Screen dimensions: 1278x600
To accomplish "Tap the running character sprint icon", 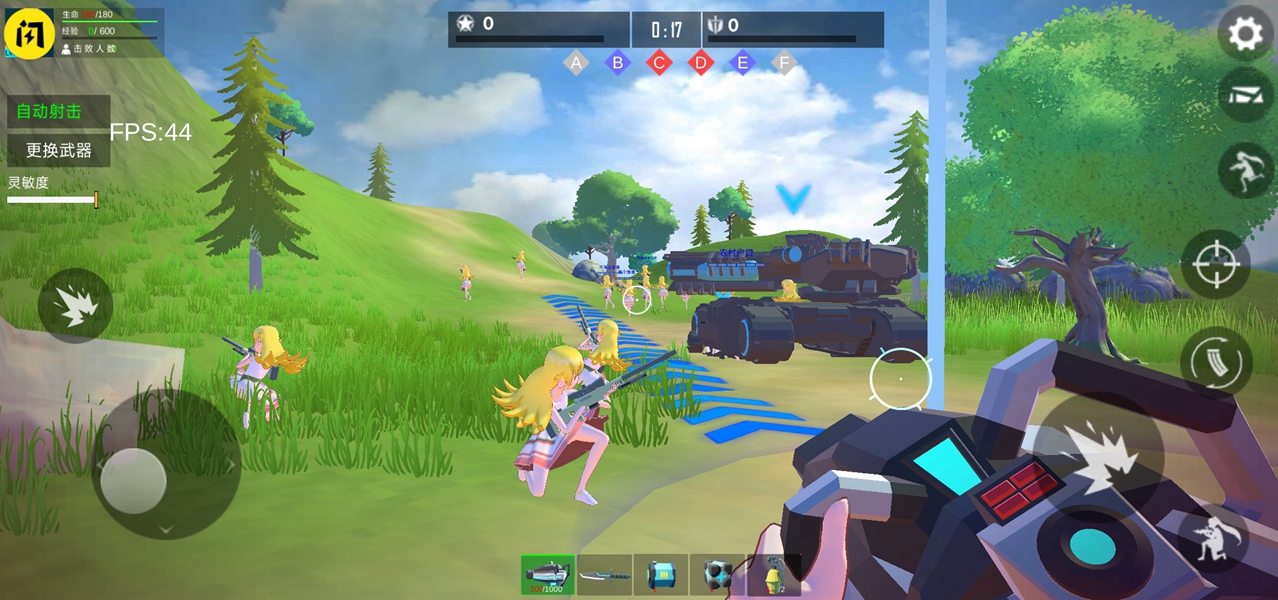I will coord(1245,169).
